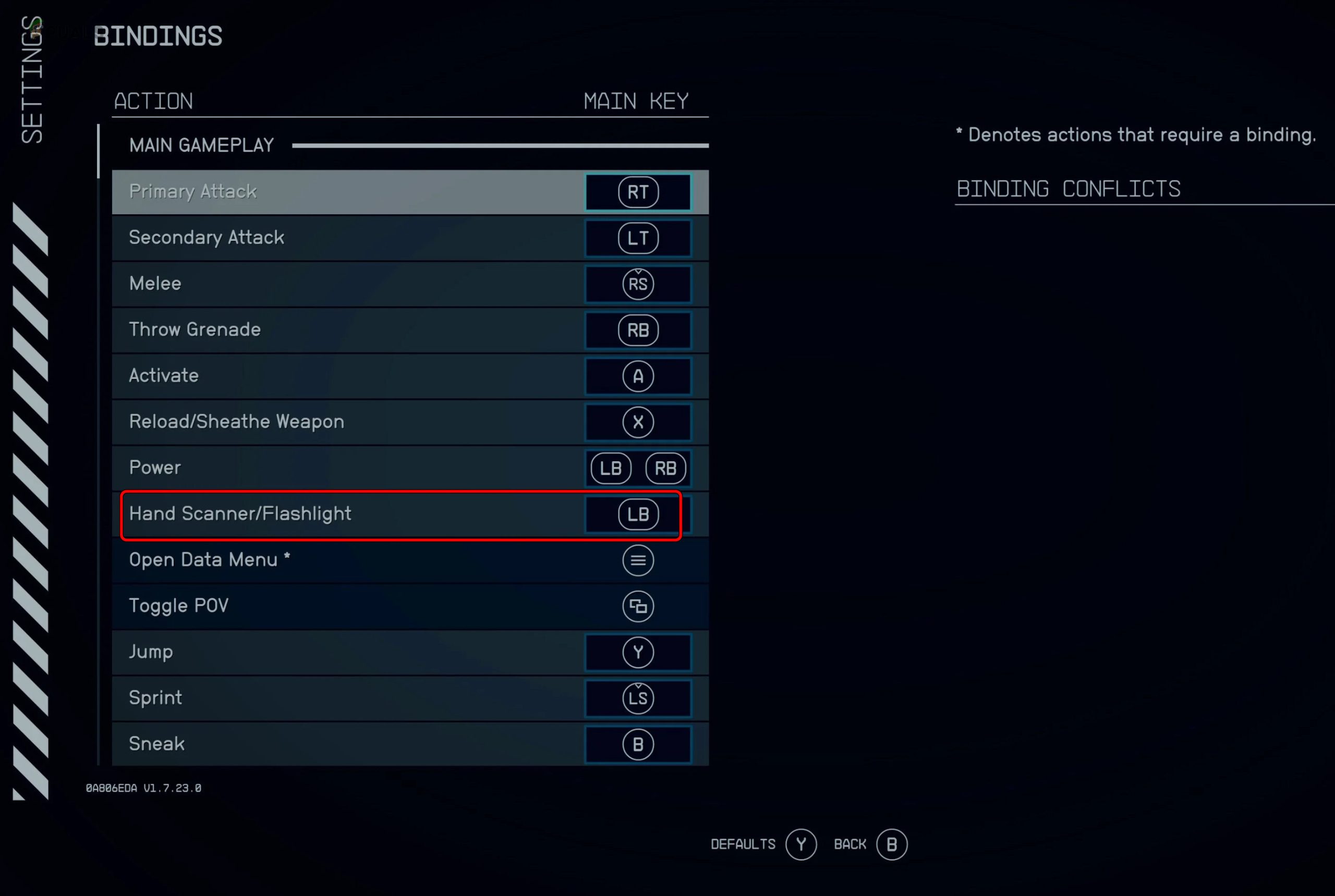
Task: Click the ACTION column header
Action: [x=153, y=101]
